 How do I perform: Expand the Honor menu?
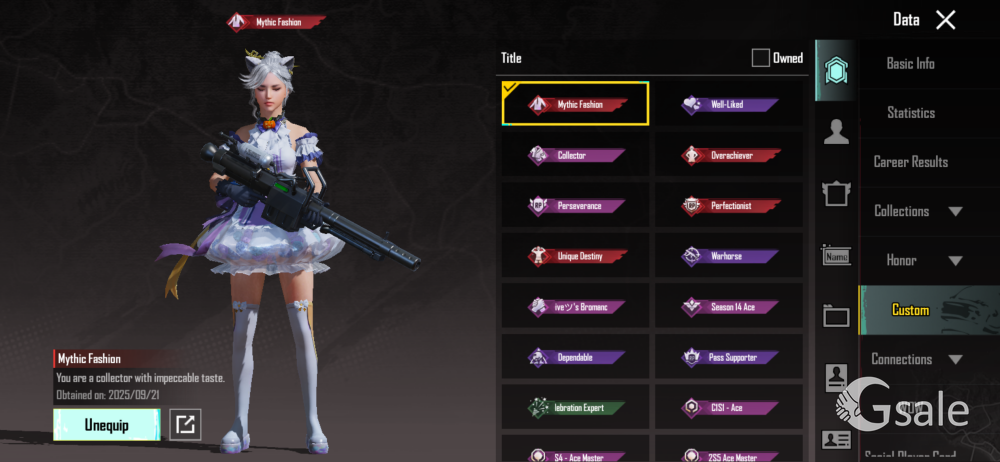pos(916,260)
